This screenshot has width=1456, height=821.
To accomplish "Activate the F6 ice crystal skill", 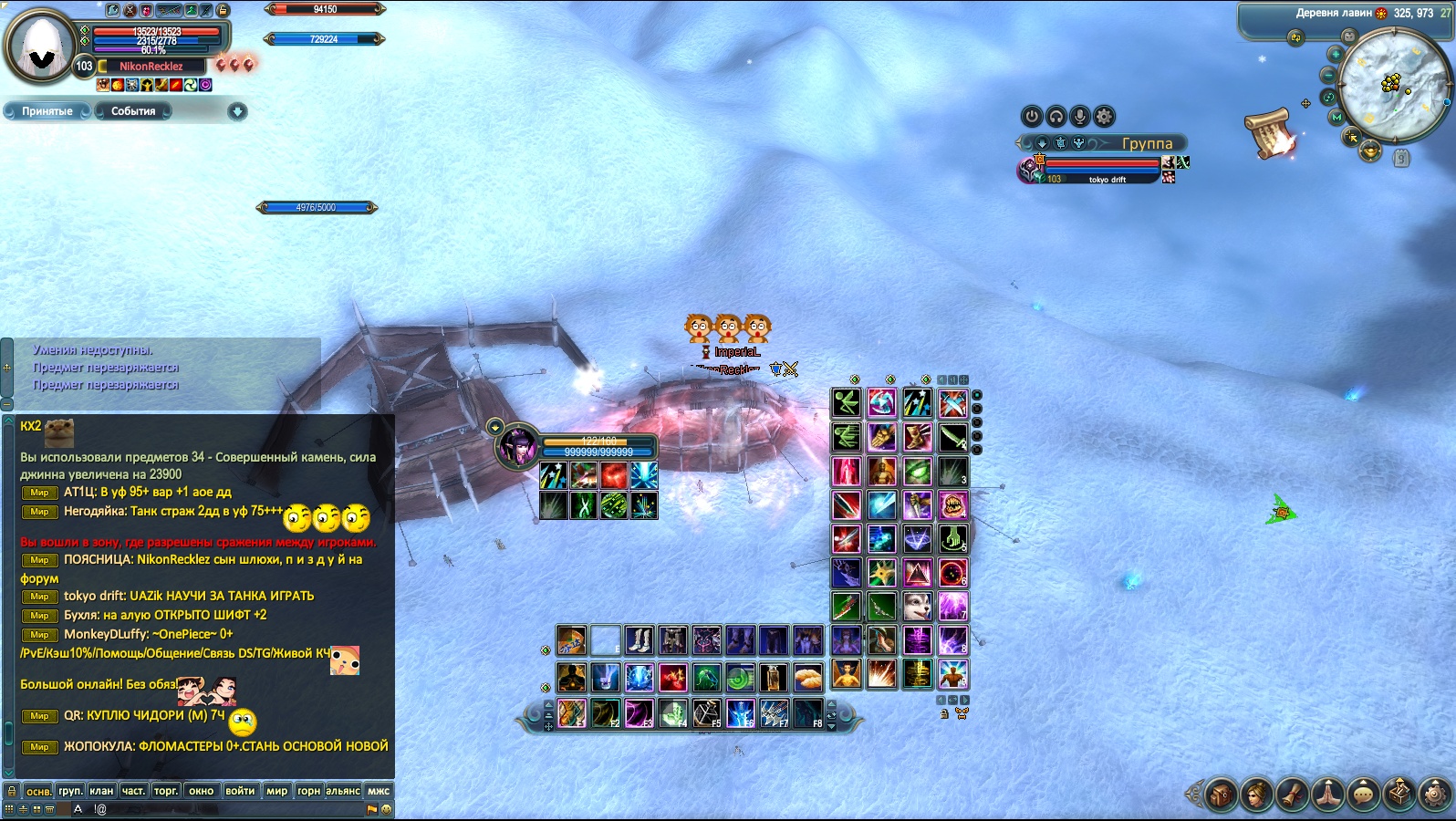I will click(x=740, y=712).
